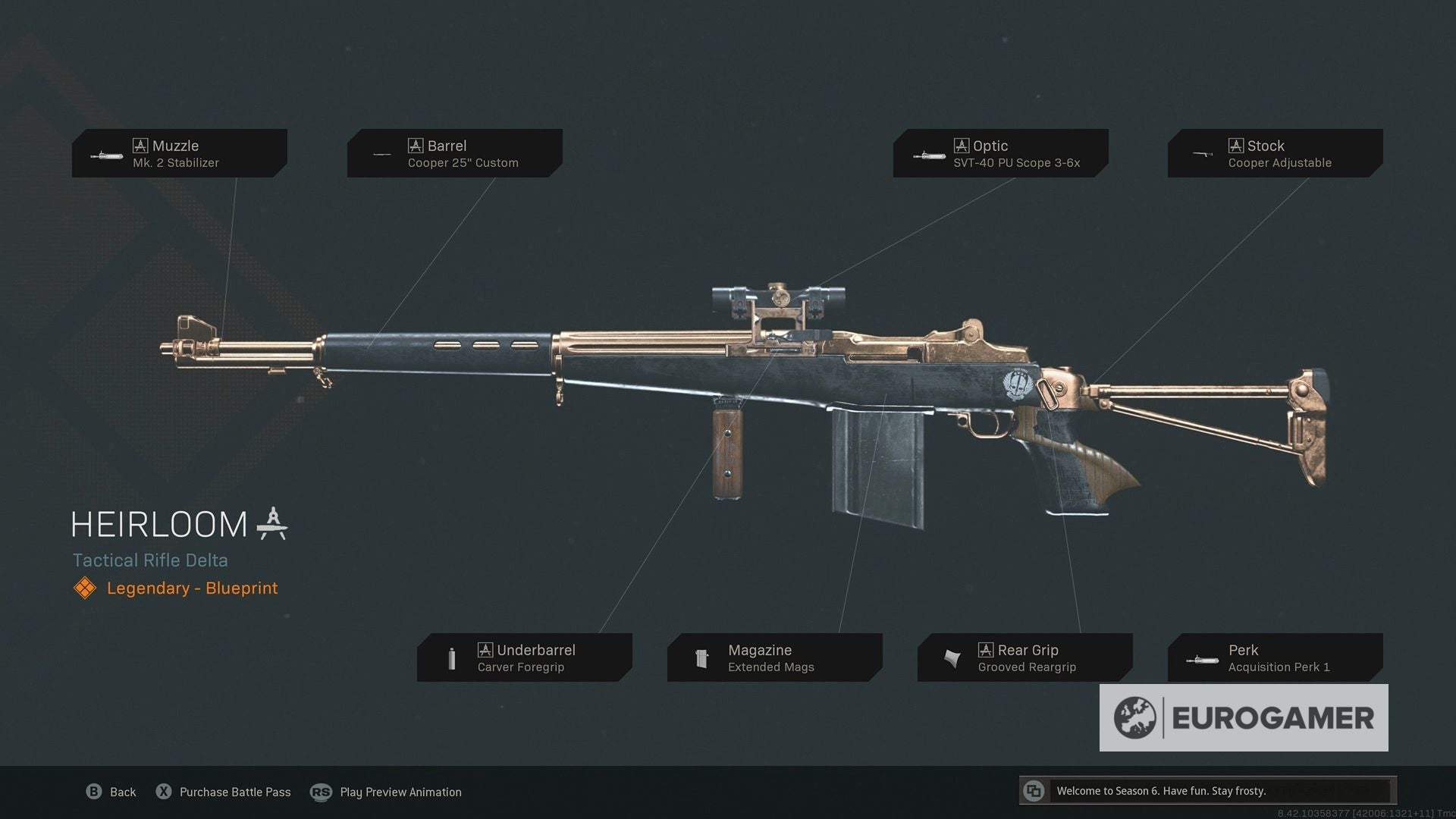Choose the Optic SVT-40 PU Scope slot
Image resolution: width=1456 pixels, height=819 pixels.
[x=1000, y=153]
